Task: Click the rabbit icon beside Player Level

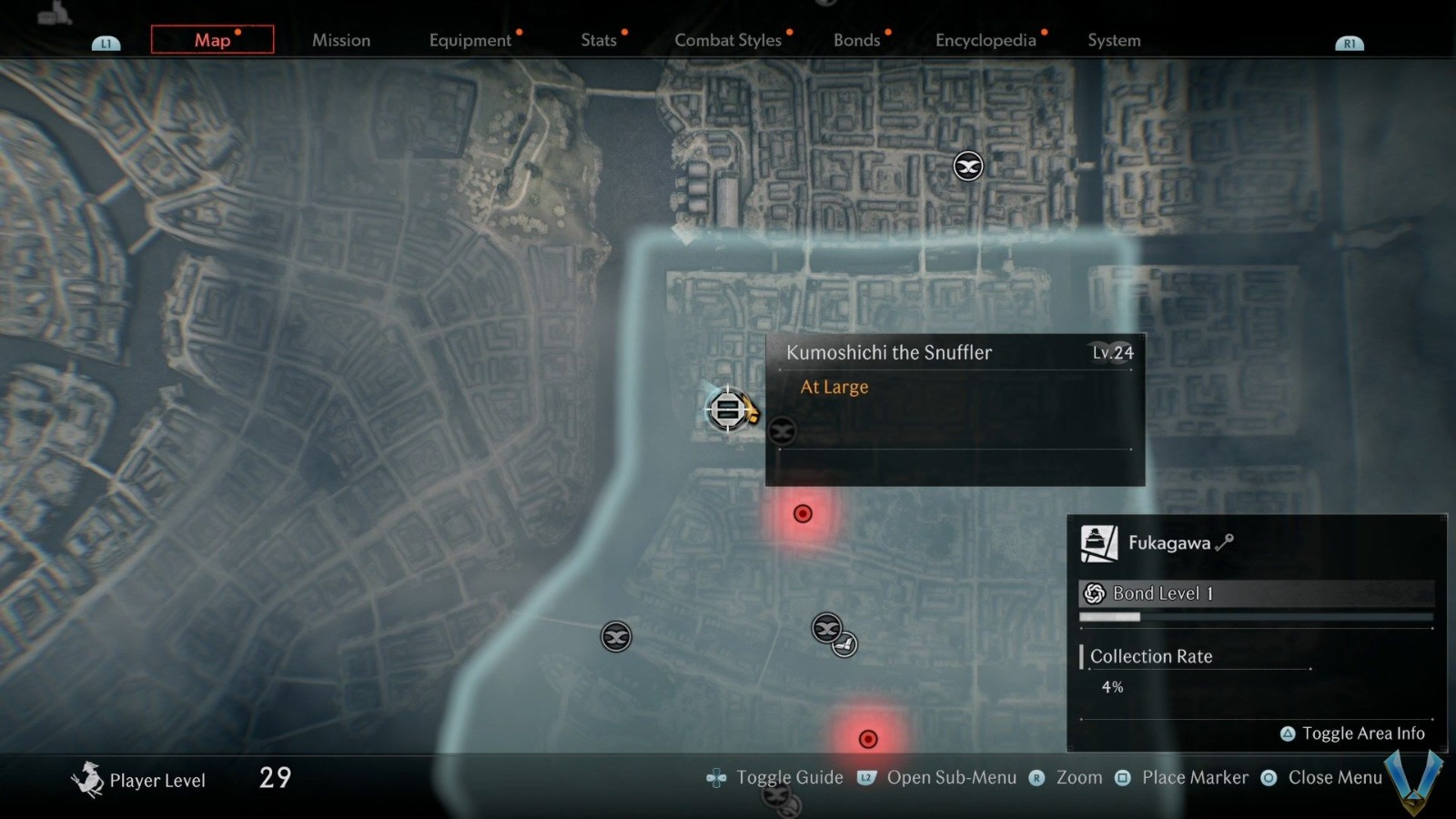Action: click(x=89, y=777)
